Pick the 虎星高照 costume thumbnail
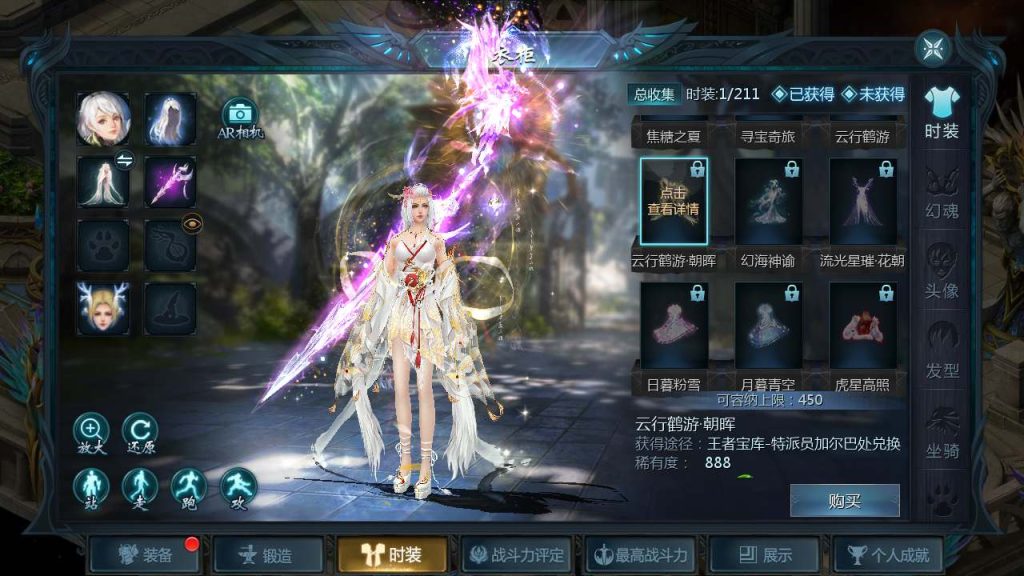 click(x=862, y=327)
